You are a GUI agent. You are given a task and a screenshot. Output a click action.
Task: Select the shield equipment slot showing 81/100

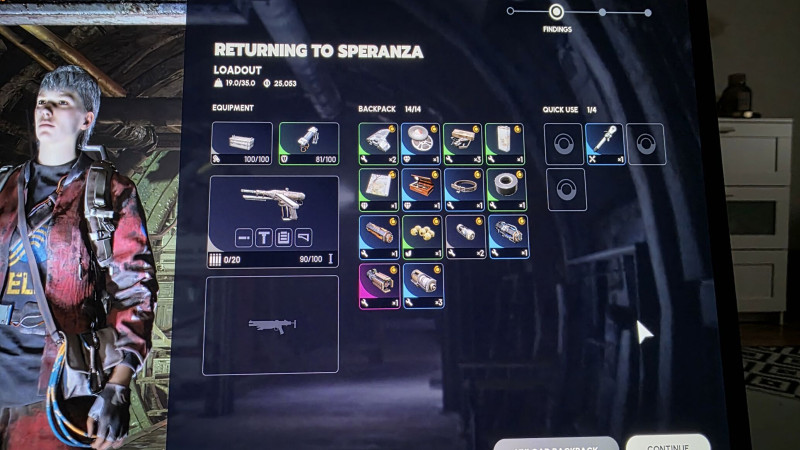pos(308,143)
